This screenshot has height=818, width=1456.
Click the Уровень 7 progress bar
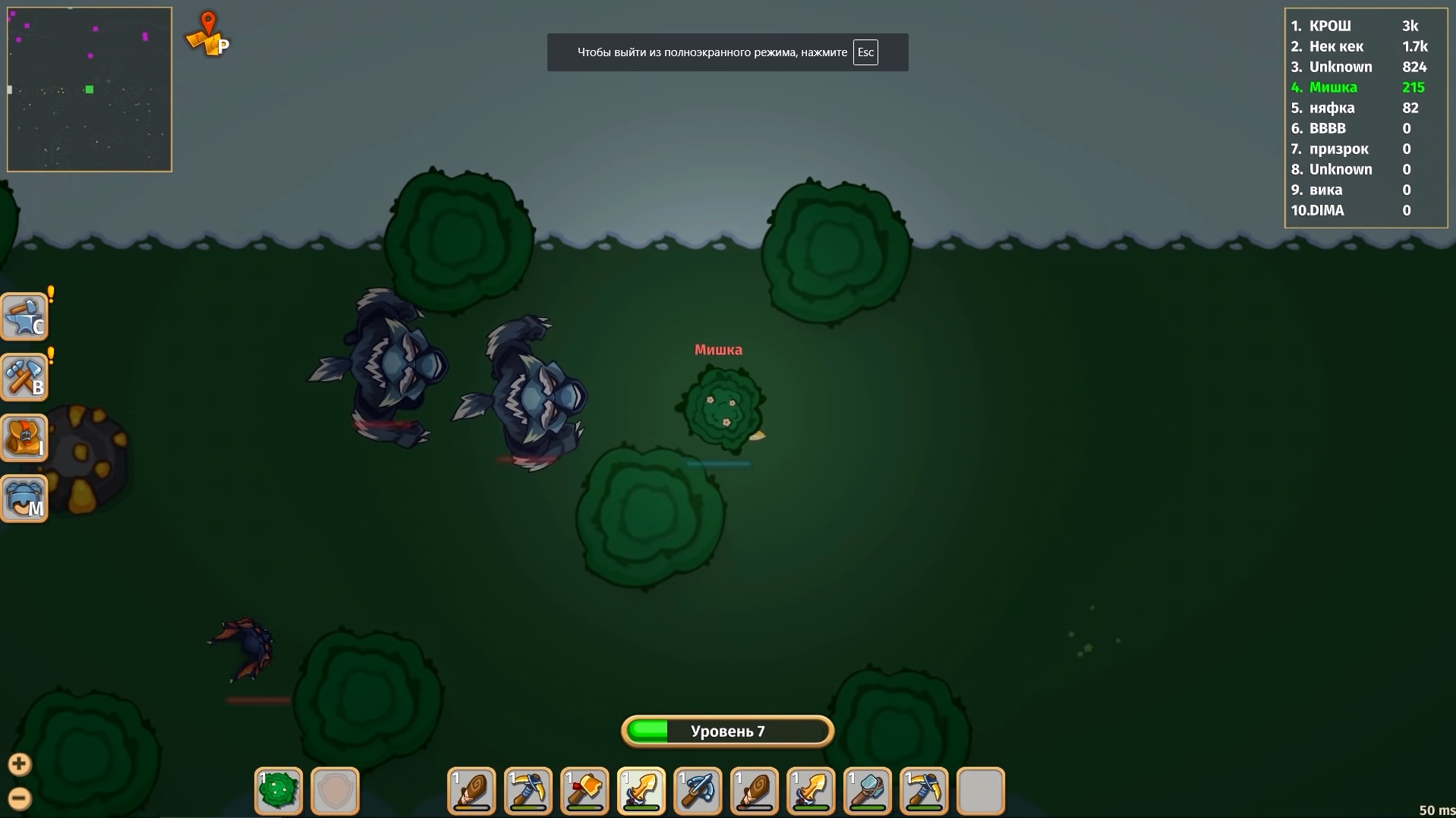point(726,731)
